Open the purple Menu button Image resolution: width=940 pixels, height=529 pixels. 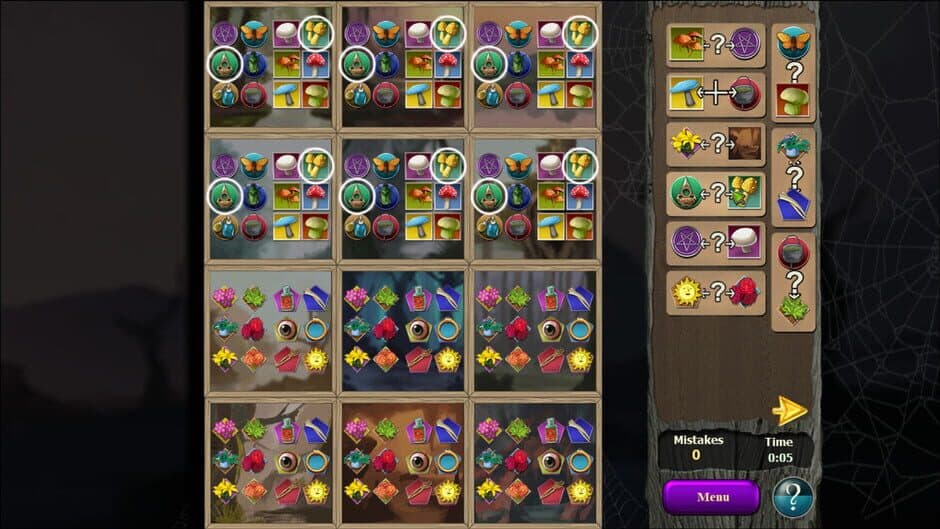(711, 496)
